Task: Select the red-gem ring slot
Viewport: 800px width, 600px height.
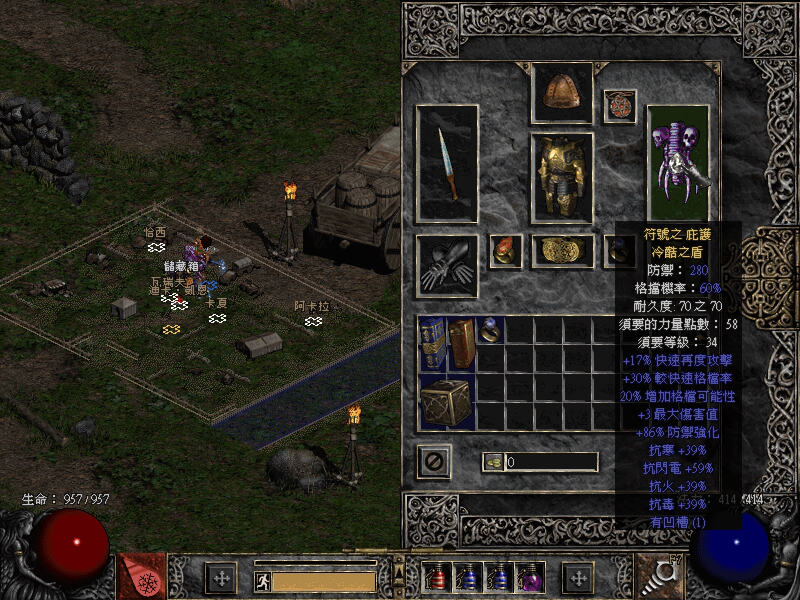Action: point(505,251)
